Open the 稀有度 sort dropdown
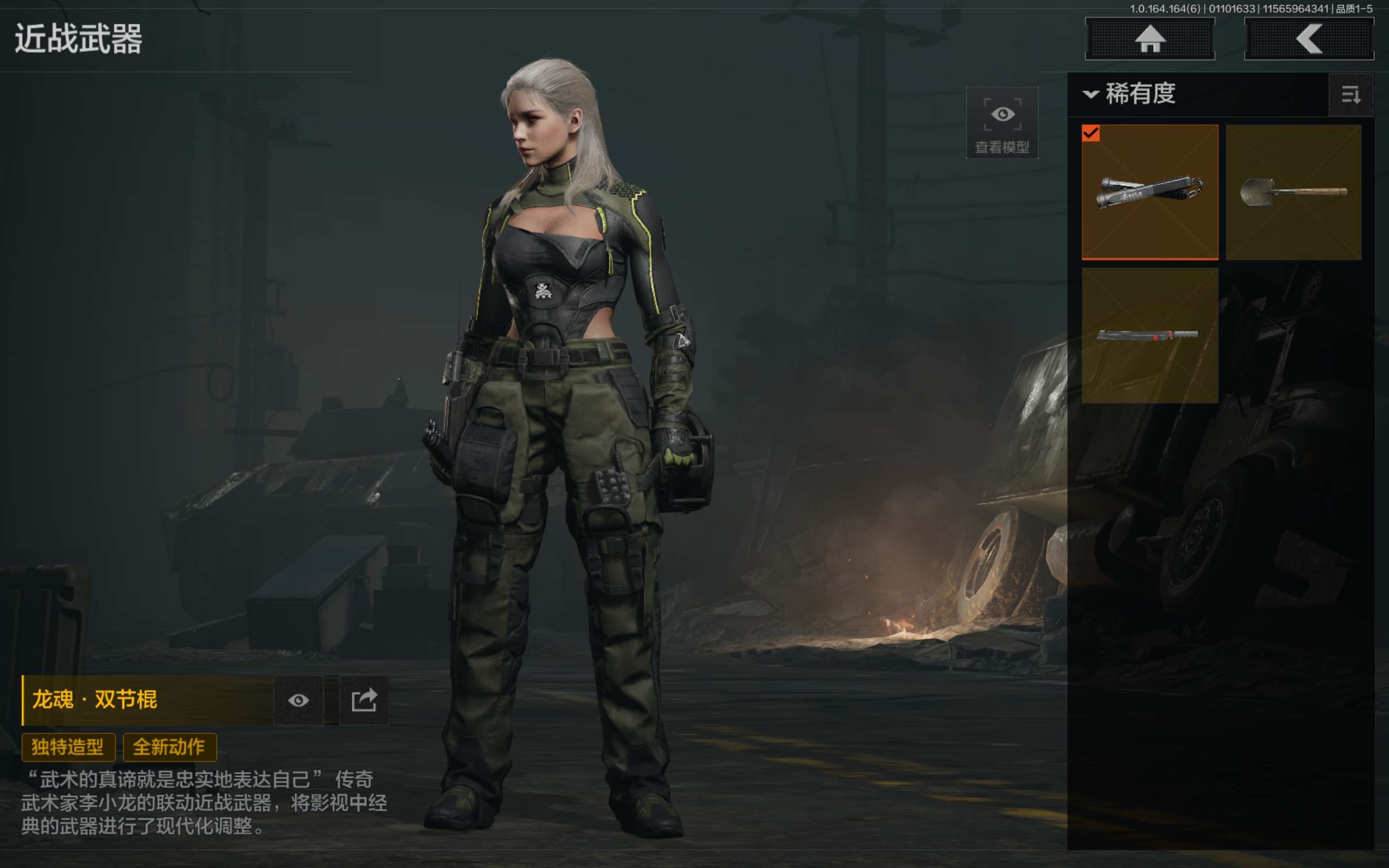 1131,94
